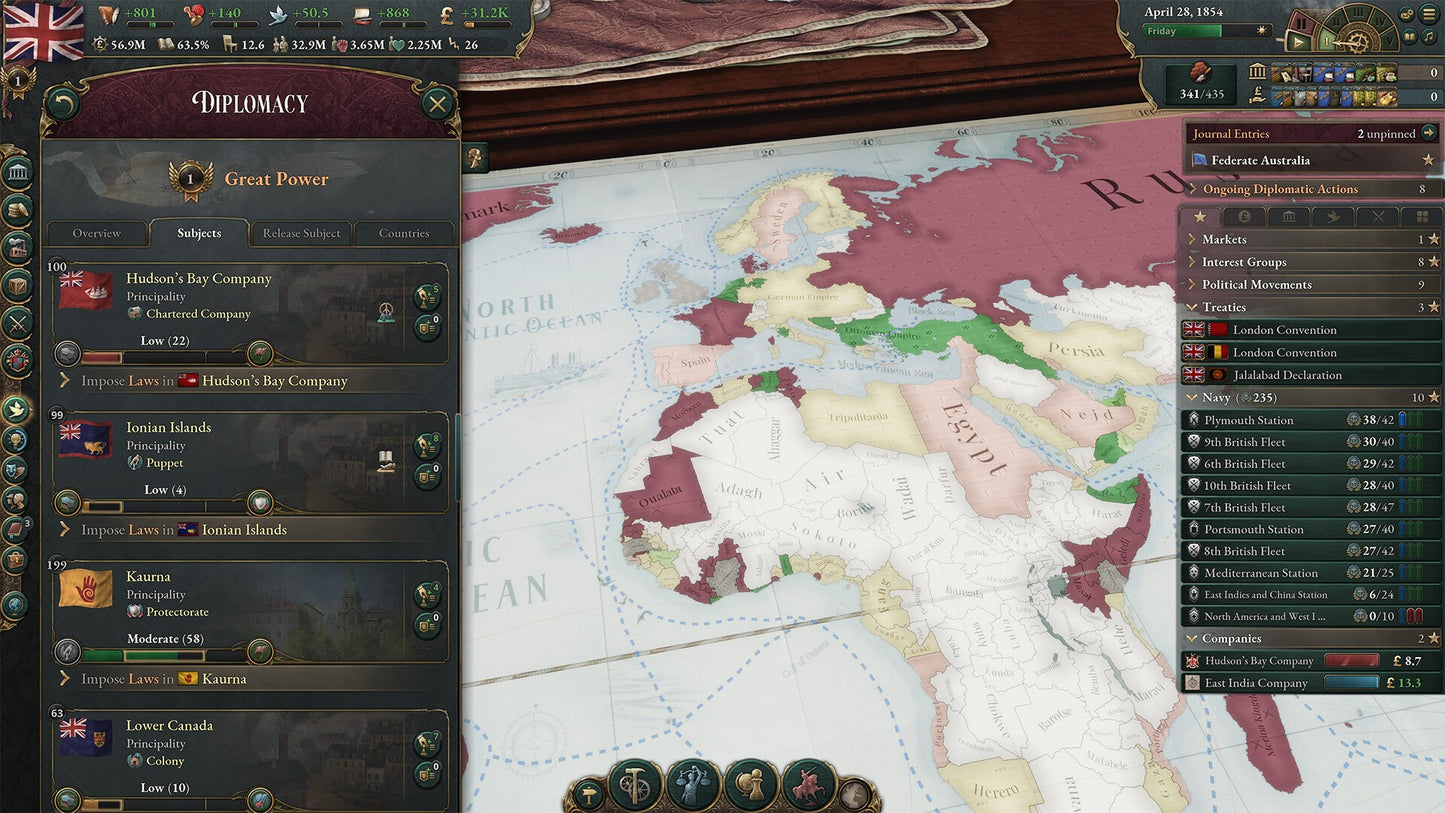Open the Budget panel using the coins icon
Image resolution: width=1445 pixels, height=813 pixels.
(17, 209)
